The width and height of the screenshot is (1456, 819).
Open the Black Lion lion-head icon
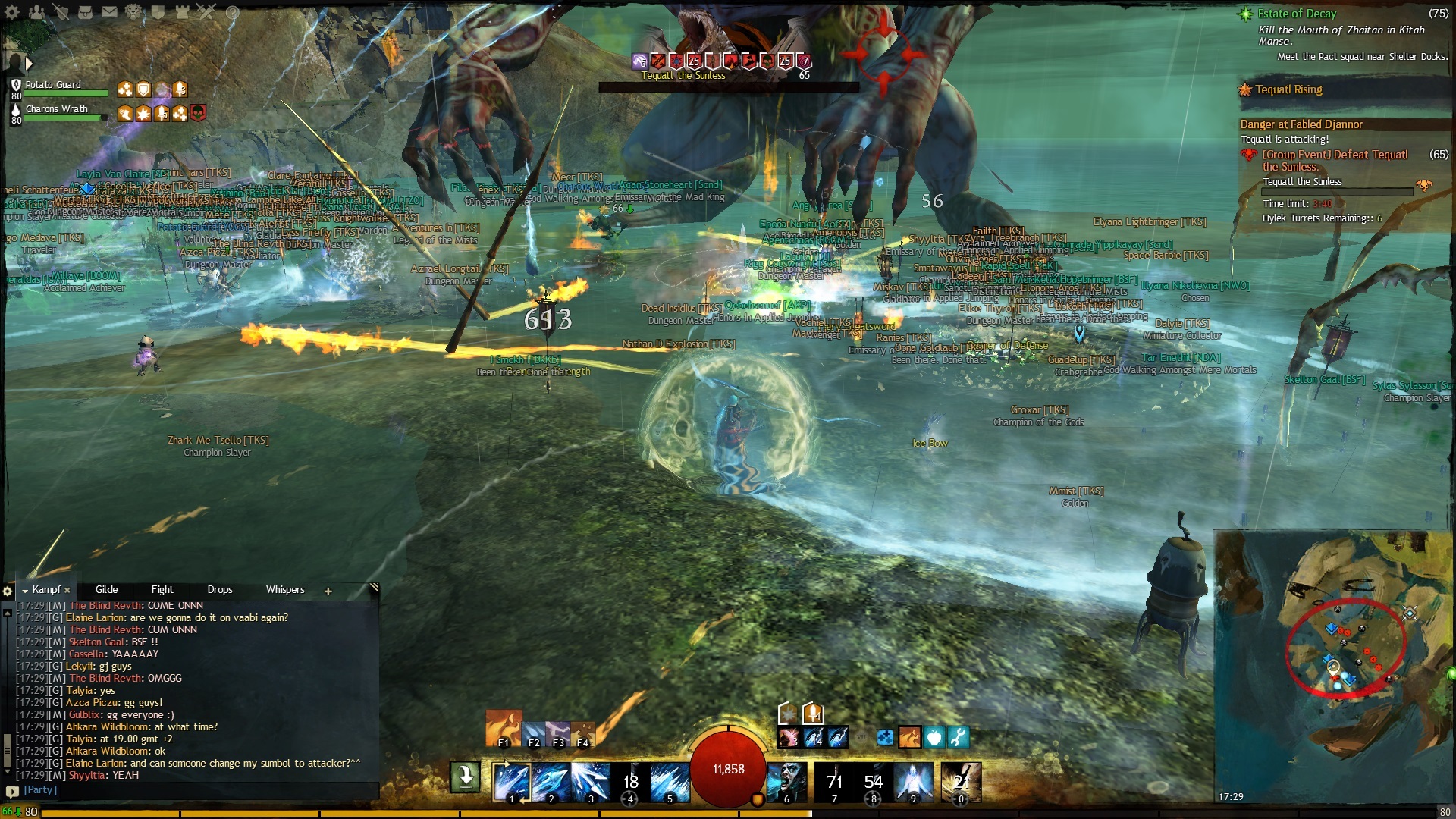(x=133, y=12)
